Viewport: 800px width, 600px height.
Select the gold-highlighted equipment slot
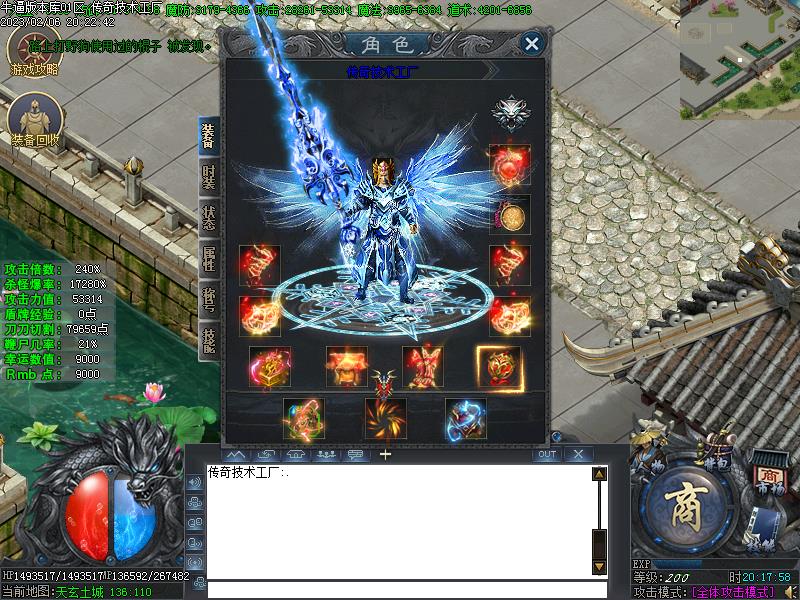coord(498,366)
